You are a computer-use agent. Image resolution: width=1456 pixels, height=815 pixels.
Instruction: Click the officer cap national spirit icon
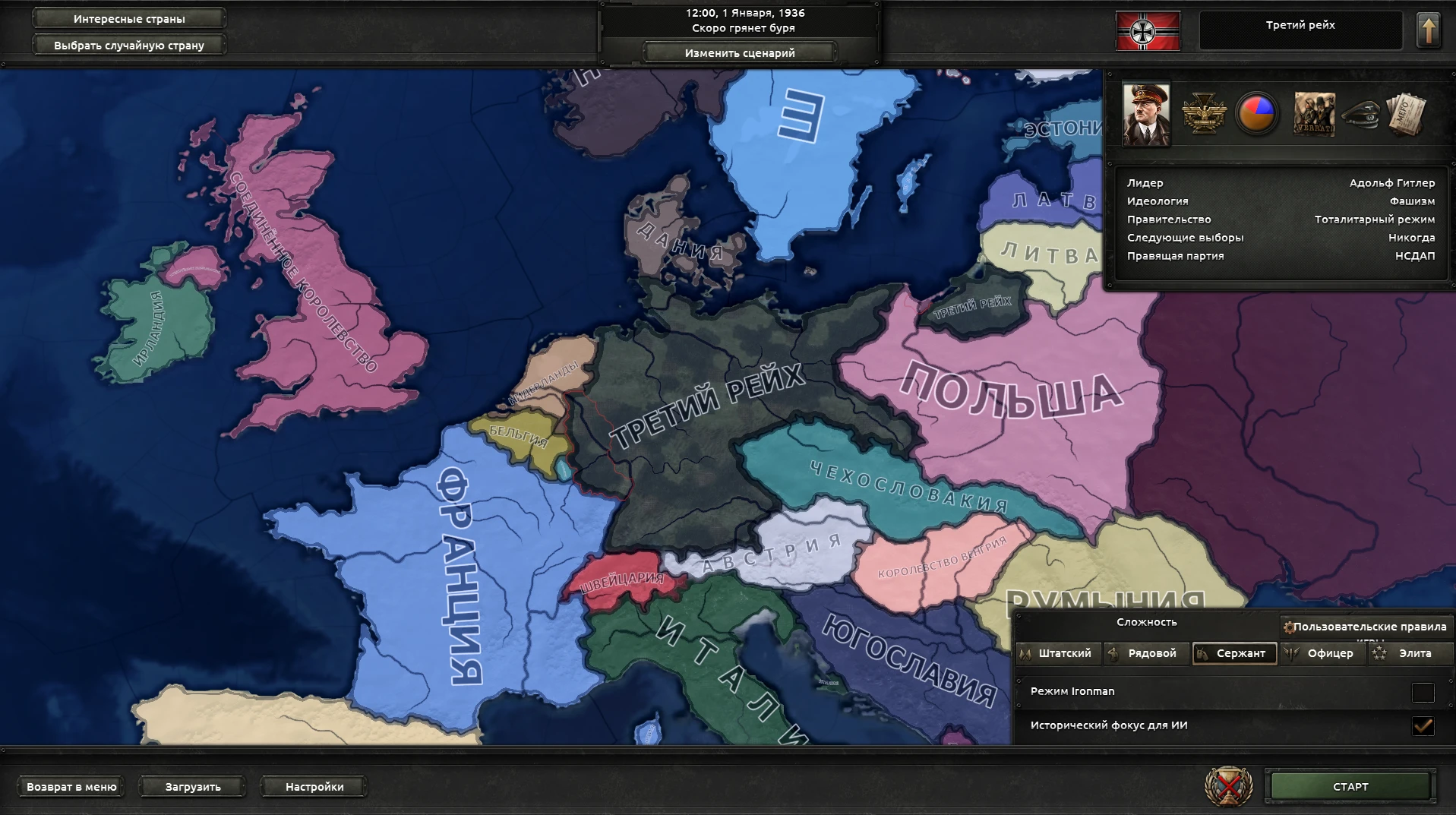[1362, 114]
